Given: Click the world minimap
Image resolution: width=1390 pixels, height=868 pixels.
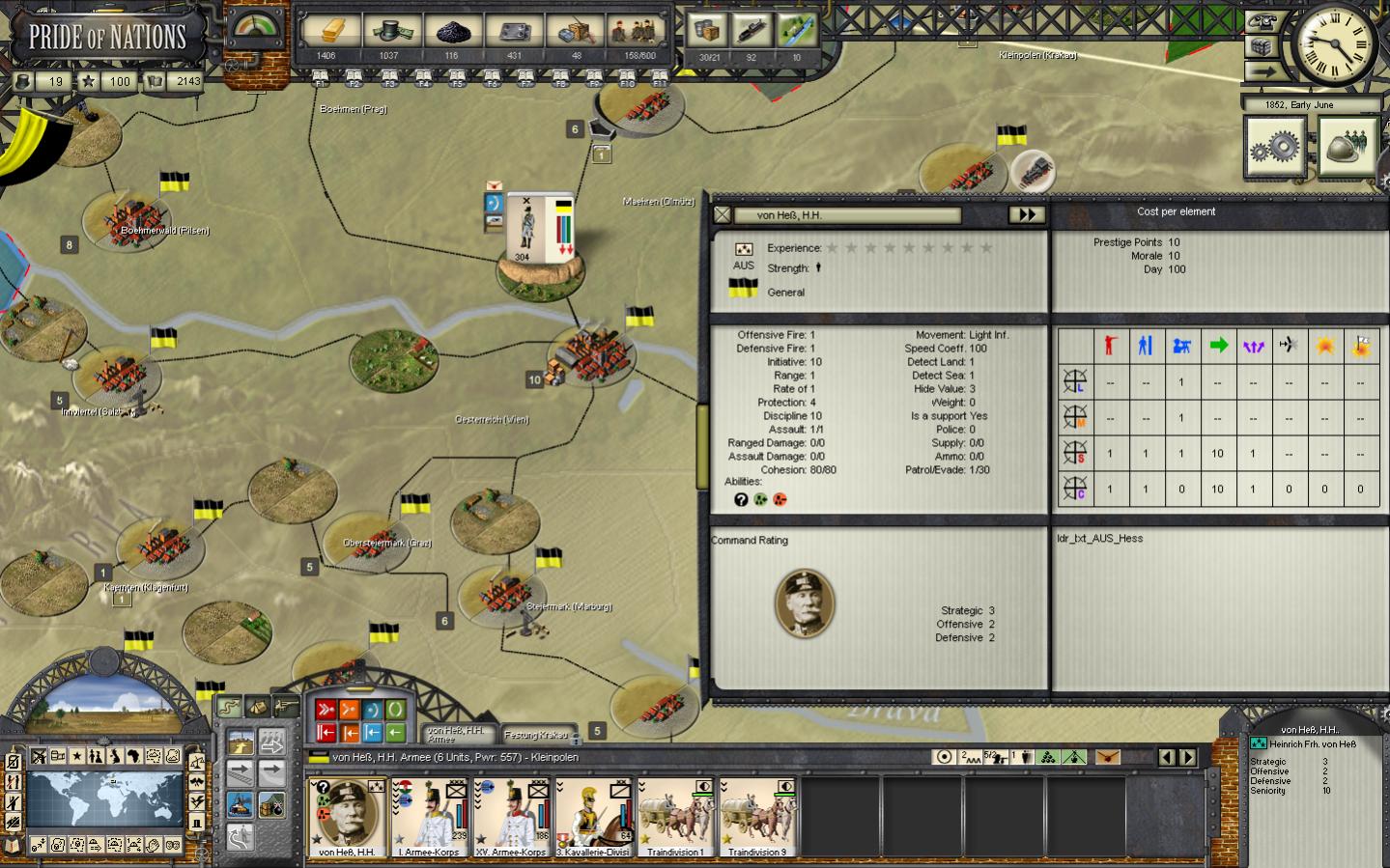Looking at the screenshot, I should [x=104, y=798].
